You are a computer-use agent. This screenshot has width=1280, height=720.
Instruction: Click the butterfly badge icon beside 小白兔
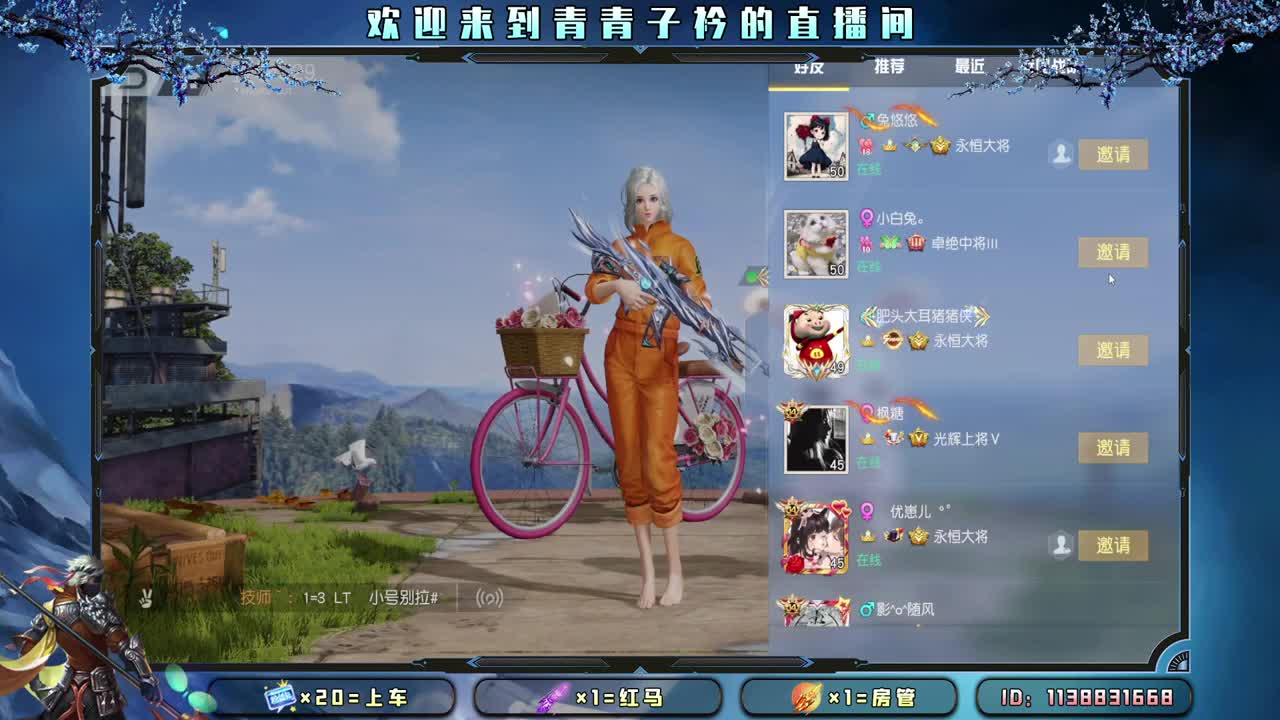click(x=888, y=242)
